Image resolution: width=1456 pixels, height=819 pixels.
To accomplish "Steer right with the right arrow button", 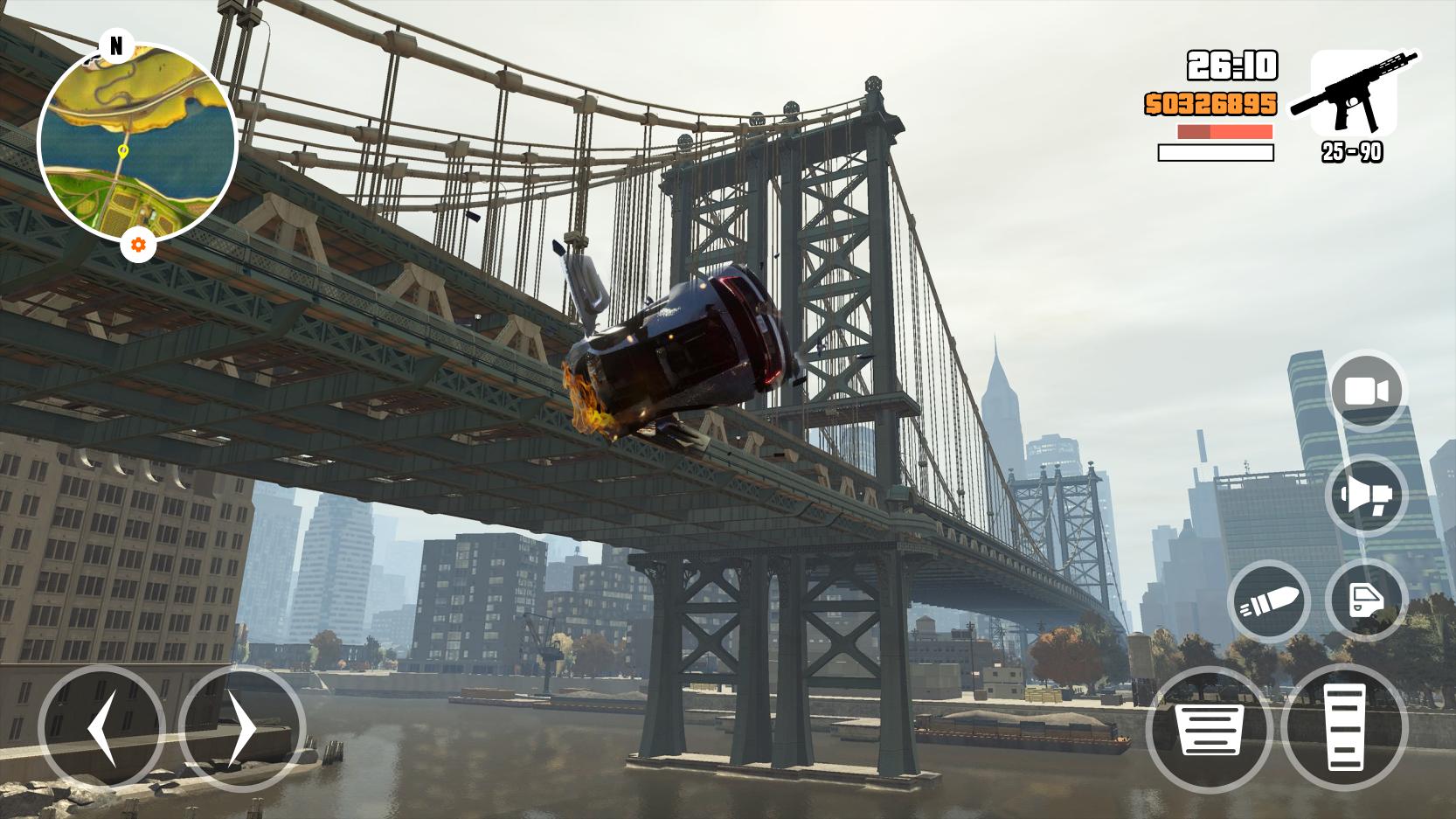I will point(242,728).
